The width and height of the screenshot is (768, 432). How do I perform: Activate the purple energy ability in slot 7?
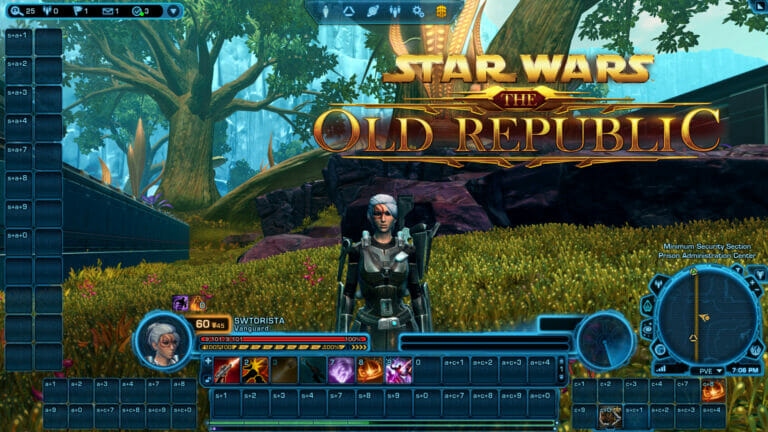pyautogui.click(x=341, y=369)
